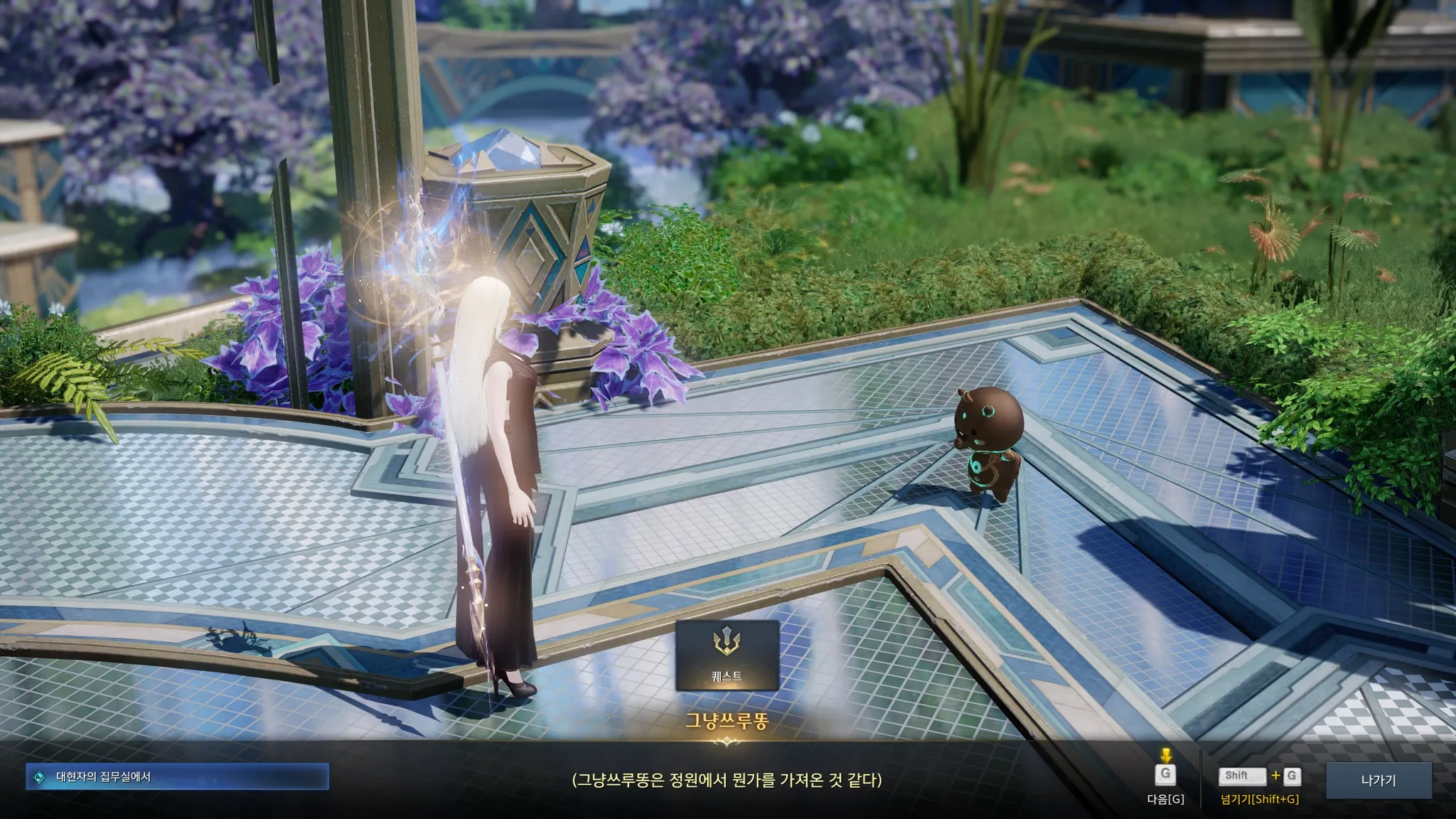1456x819 pixels.
Task: Advance dialogue with the 다음 button
Action: pos(1165,776)
